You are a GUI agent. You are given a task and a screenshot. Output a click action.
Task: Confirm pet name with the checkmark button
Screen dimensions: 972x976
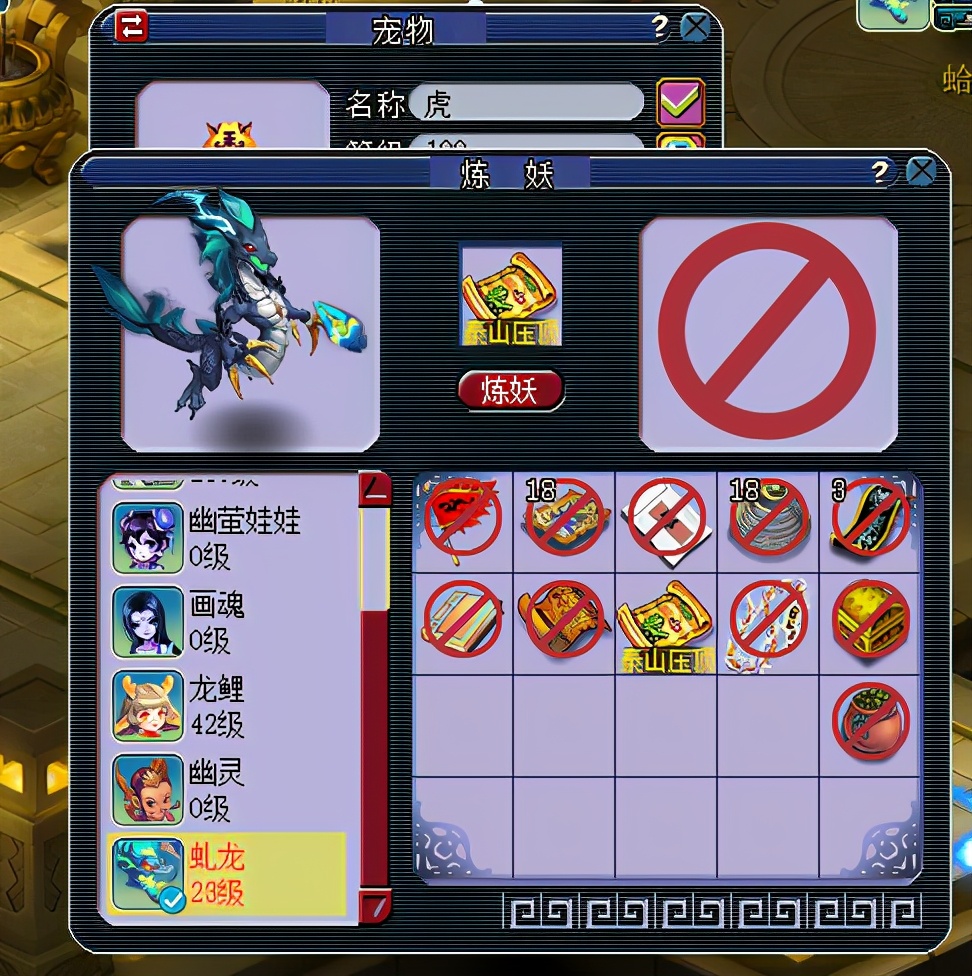(x=680, y=102)
